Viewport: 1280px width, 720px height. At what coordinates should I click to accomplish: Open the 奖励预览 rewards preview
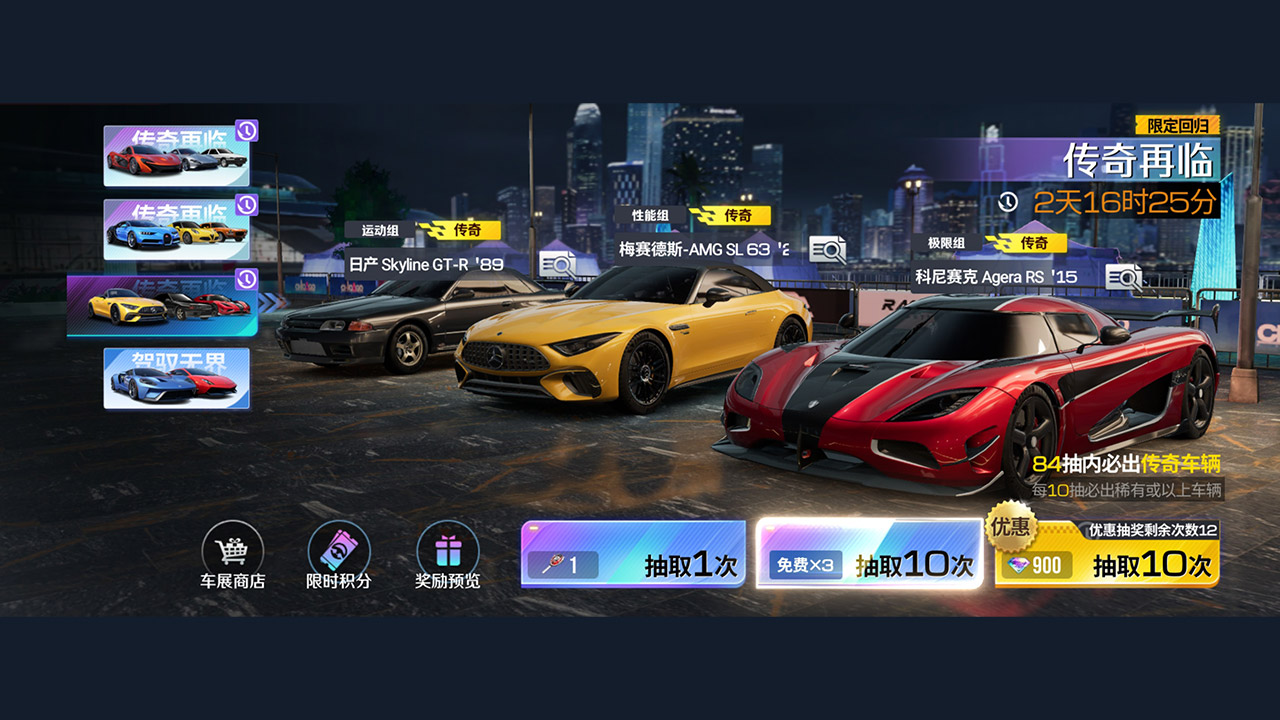coord(450,552)
